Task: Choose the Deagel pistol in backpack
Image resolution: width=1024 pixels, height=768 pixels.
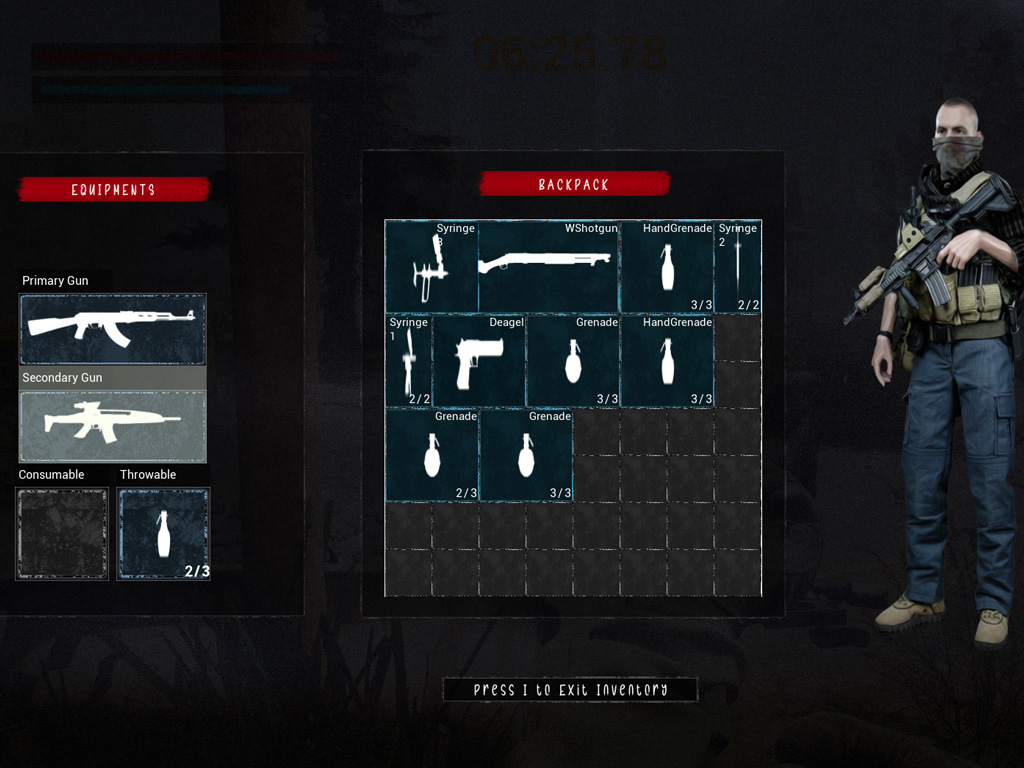Action: coord(479,361)
